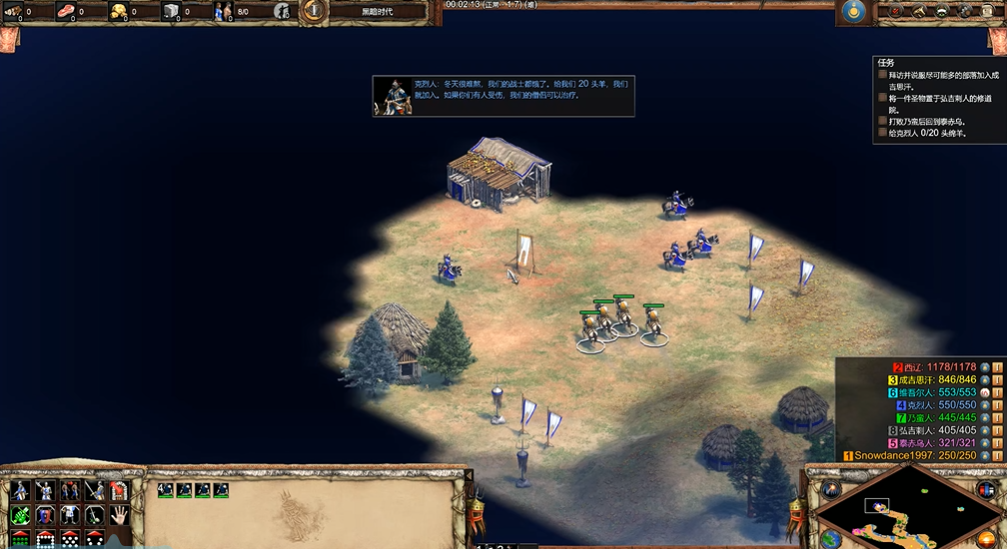
Task: Activate the minimap signal flare button
Action: click(x=831, y=489)
